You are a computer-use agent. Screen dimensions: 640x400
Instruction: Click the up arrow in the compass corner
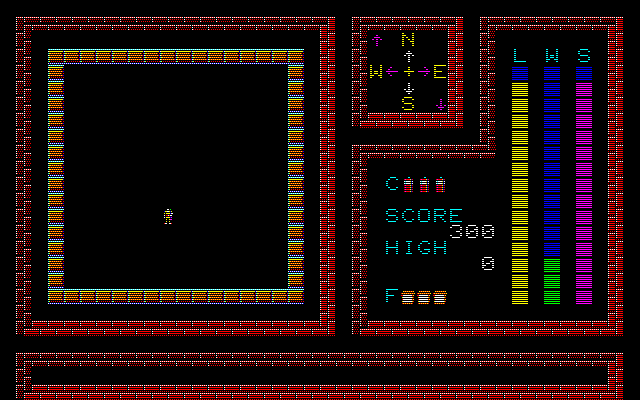tap(376, 41)
